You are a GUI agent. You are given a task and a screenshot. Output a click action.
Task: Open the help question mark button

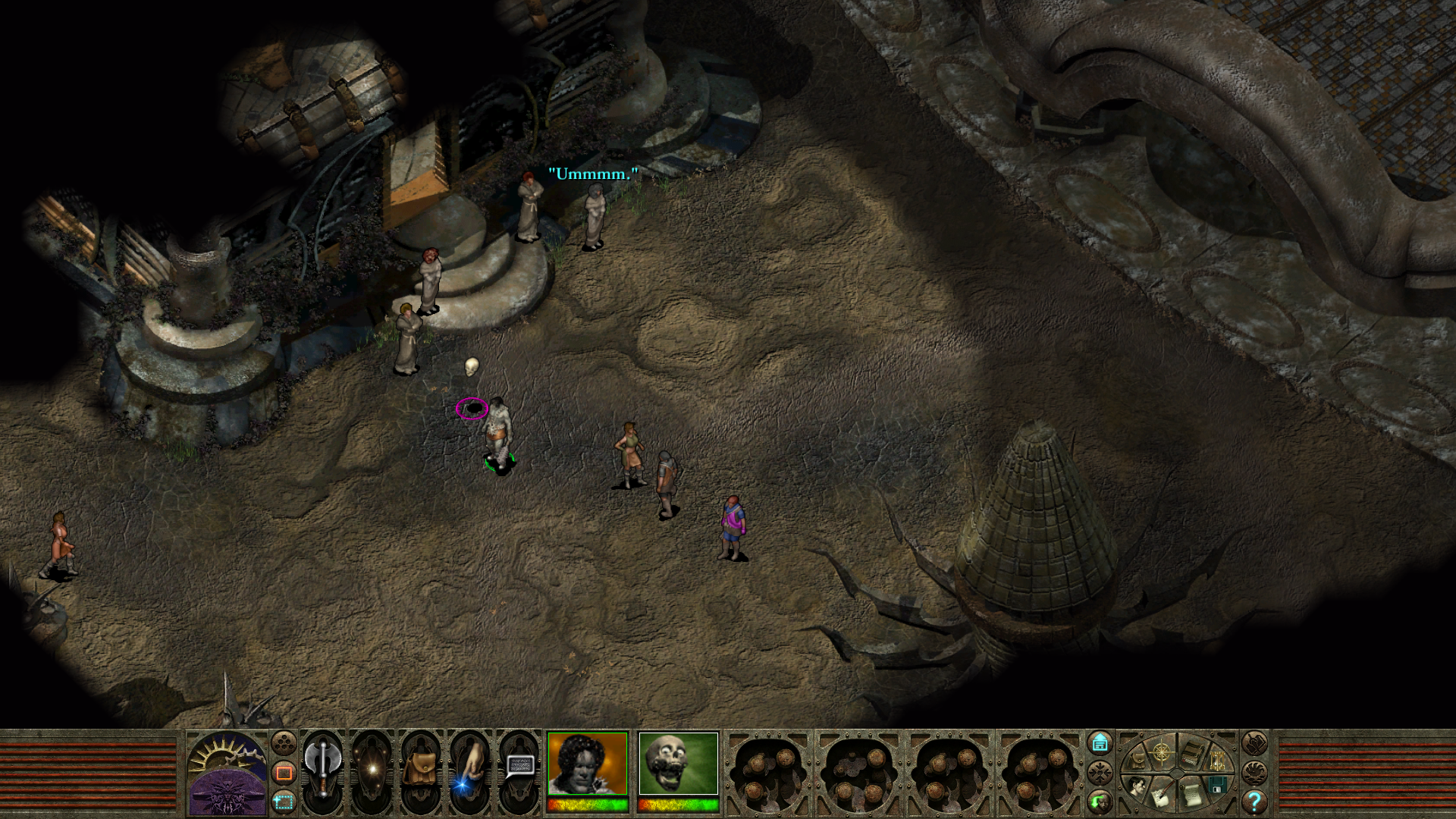click(x=1254, y=802)
